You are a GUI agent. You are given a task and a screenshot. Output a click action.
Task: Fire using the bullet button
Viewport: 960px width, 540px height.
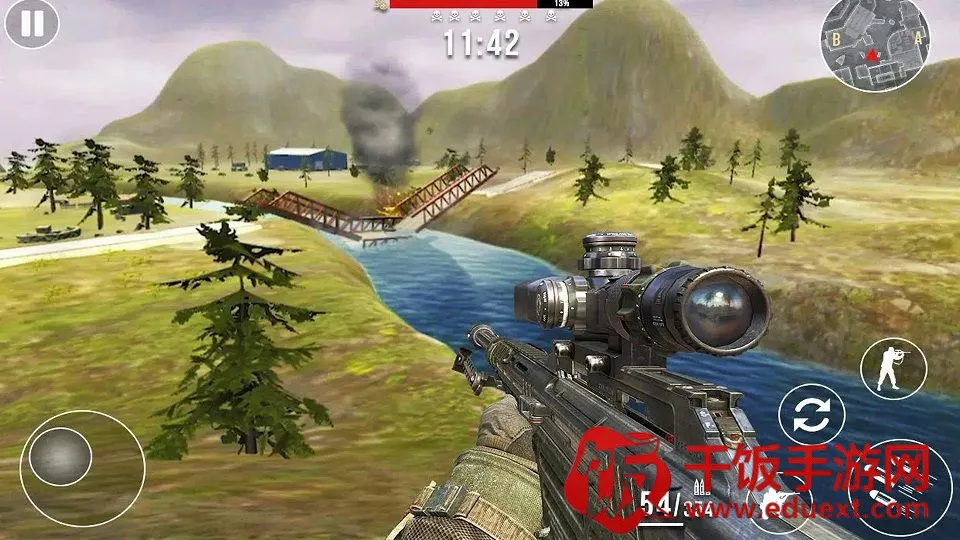coord(898,491)
